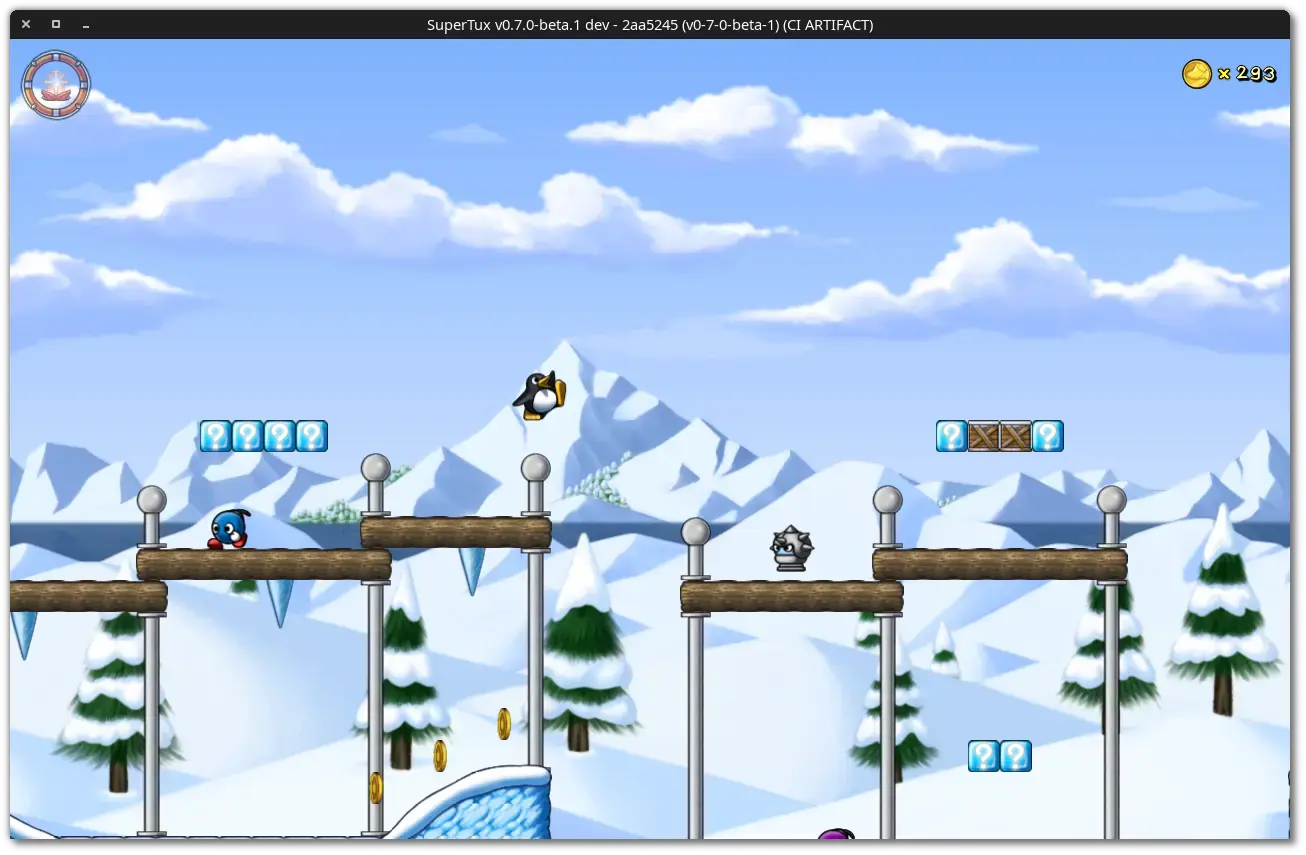Screen dimensions: 1306x855
Task: Close the SuperTux window
Action: pos(26,24)
